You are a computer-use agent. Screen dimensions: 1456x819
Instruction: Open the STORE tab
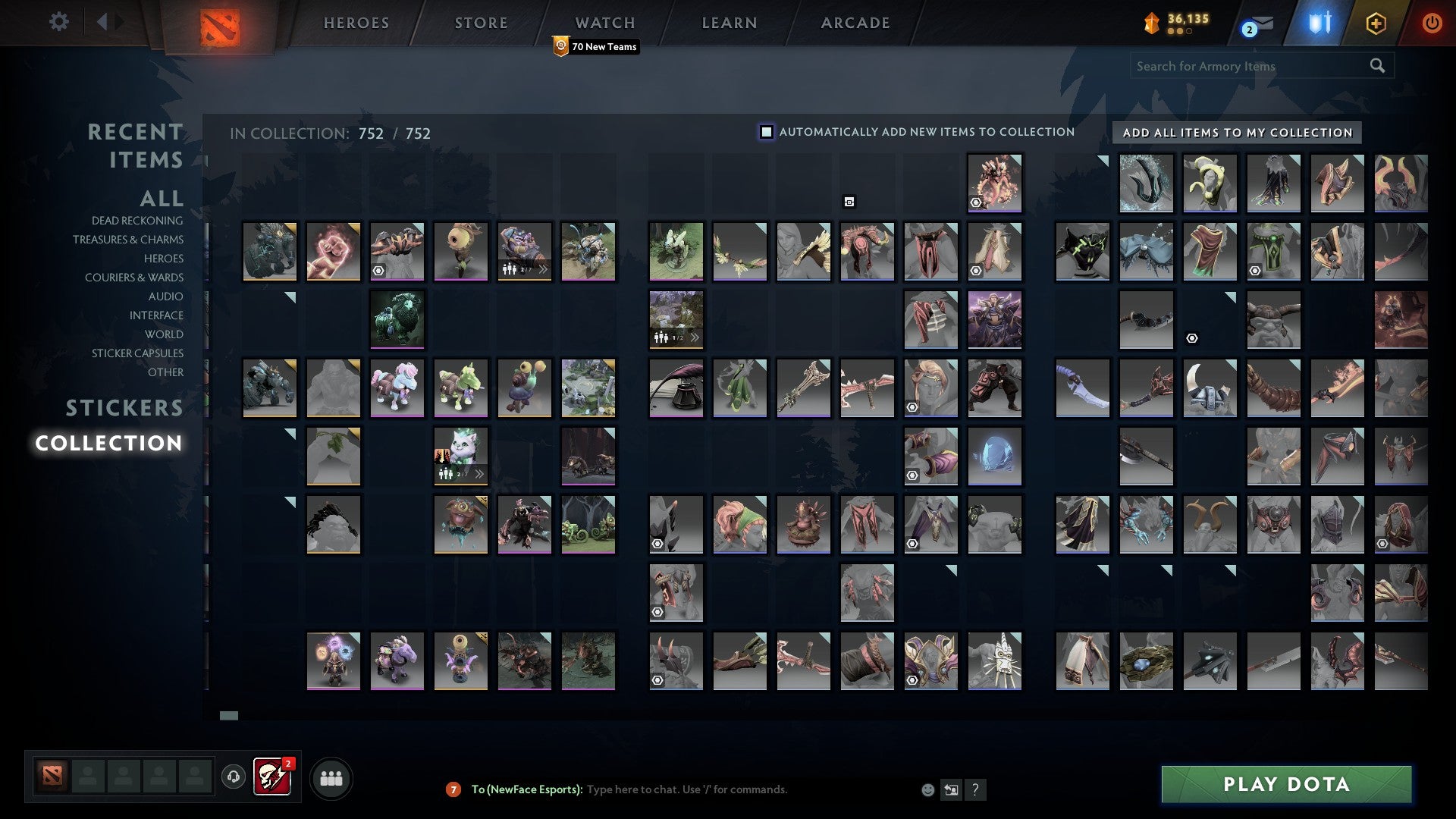point(480,22)
